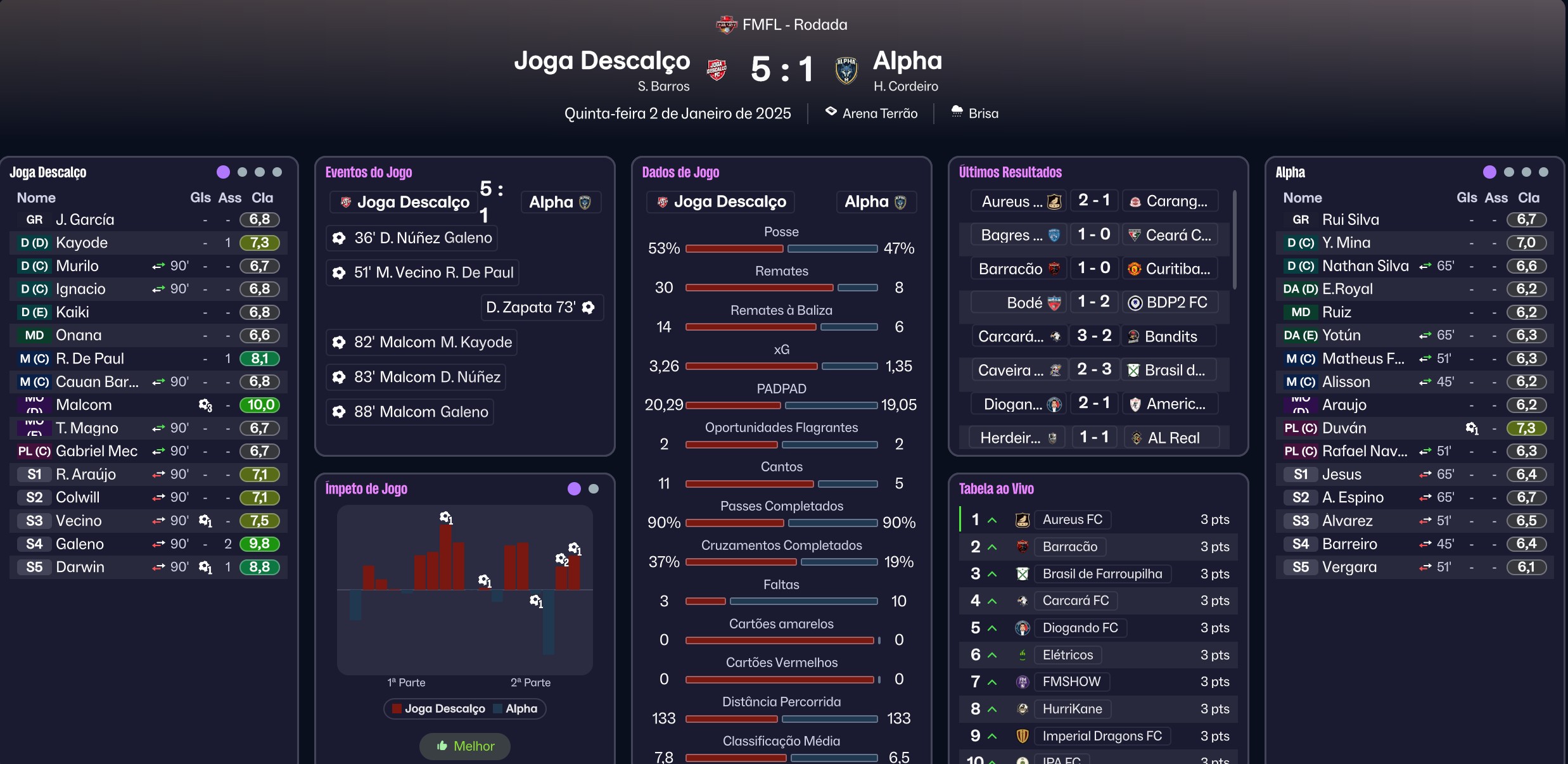Open Aureus FC in the live table
Viewport: 1568px width, 764px height.
pyautogui.click(x=1072, y=519)
